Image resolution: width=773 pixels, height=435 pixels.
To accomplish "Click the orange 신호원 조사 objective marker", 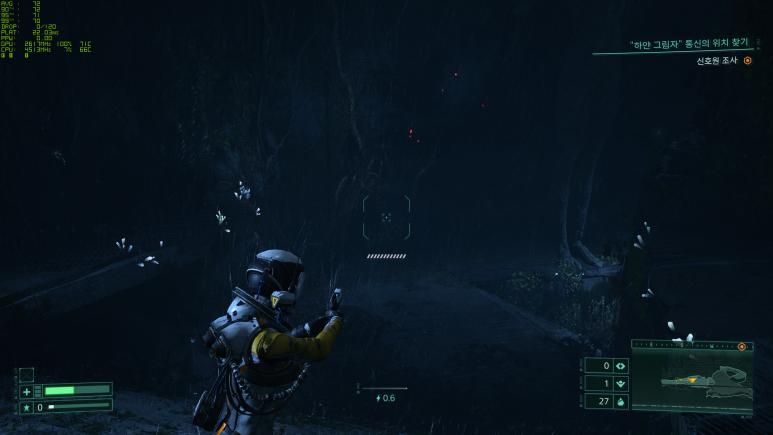I will (747, 61).
